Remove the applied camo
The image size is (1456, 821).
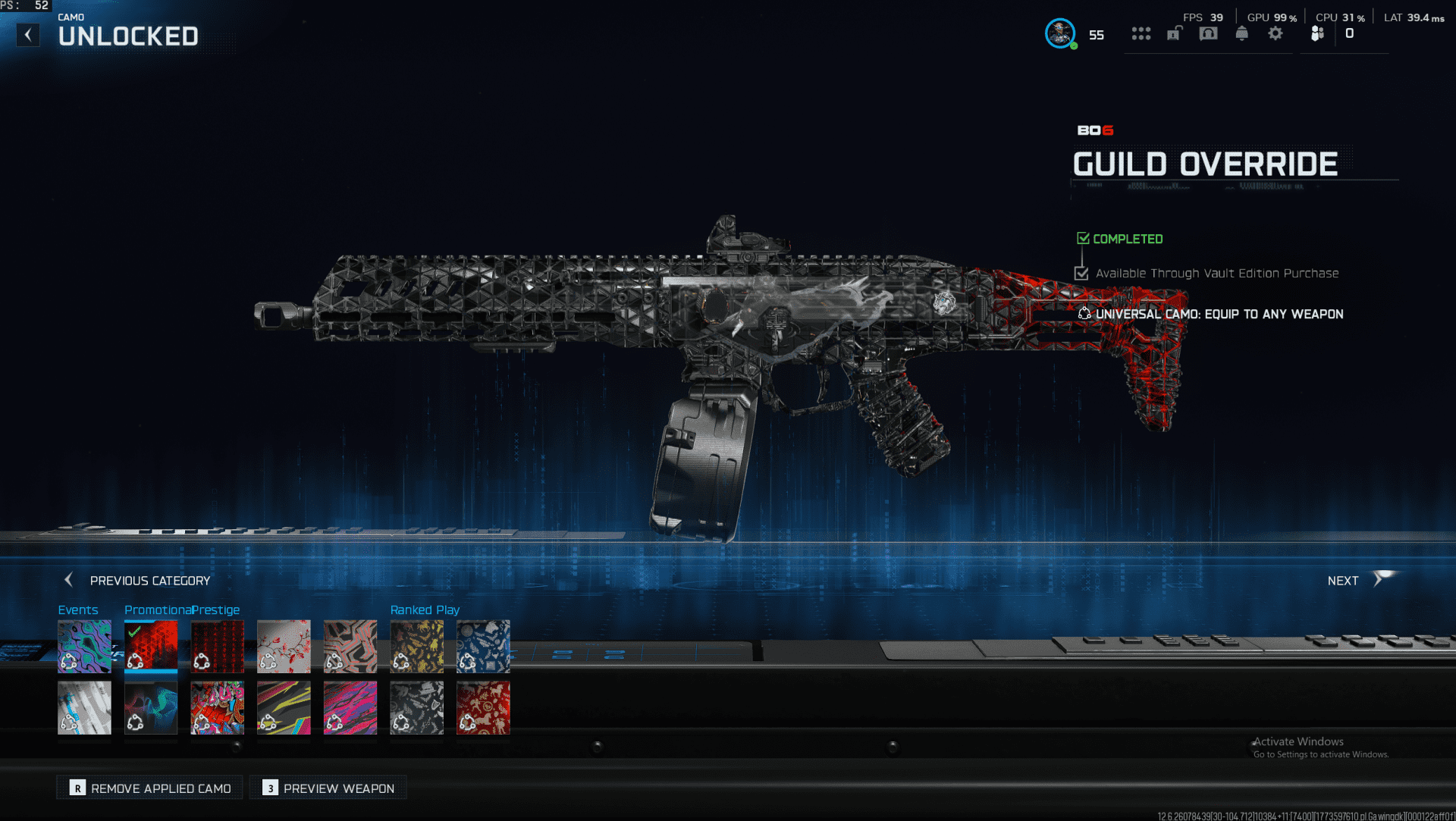150,788
